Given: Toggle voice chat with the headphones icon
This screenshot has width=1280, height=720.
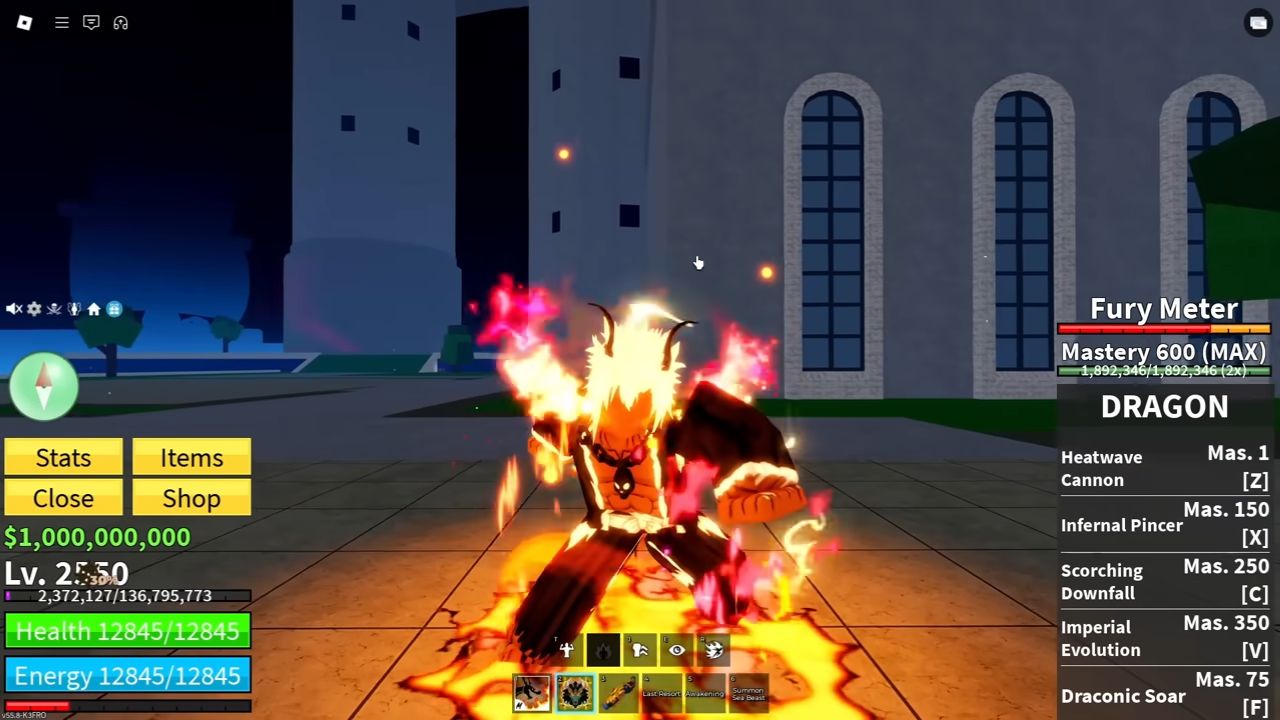Looking at the screenshot, I should tap(121, 22).
